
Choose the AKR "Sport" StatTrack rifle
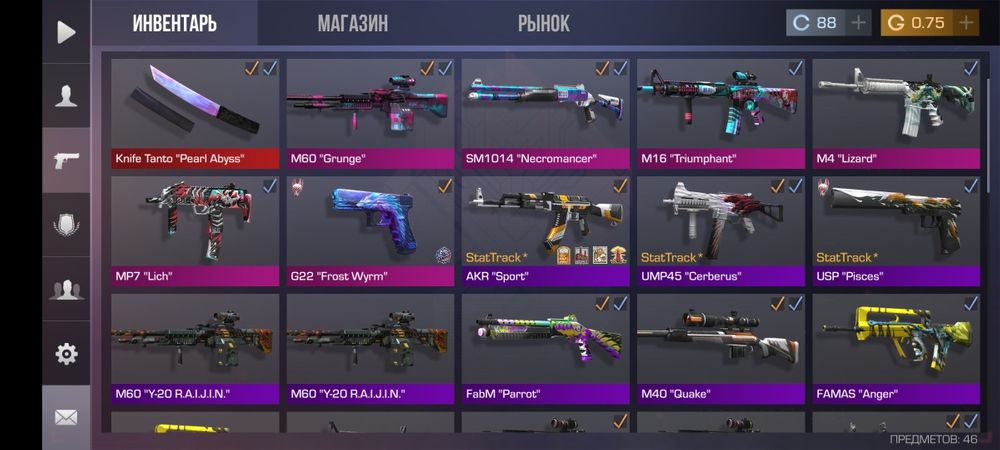(x=545, y=230)
